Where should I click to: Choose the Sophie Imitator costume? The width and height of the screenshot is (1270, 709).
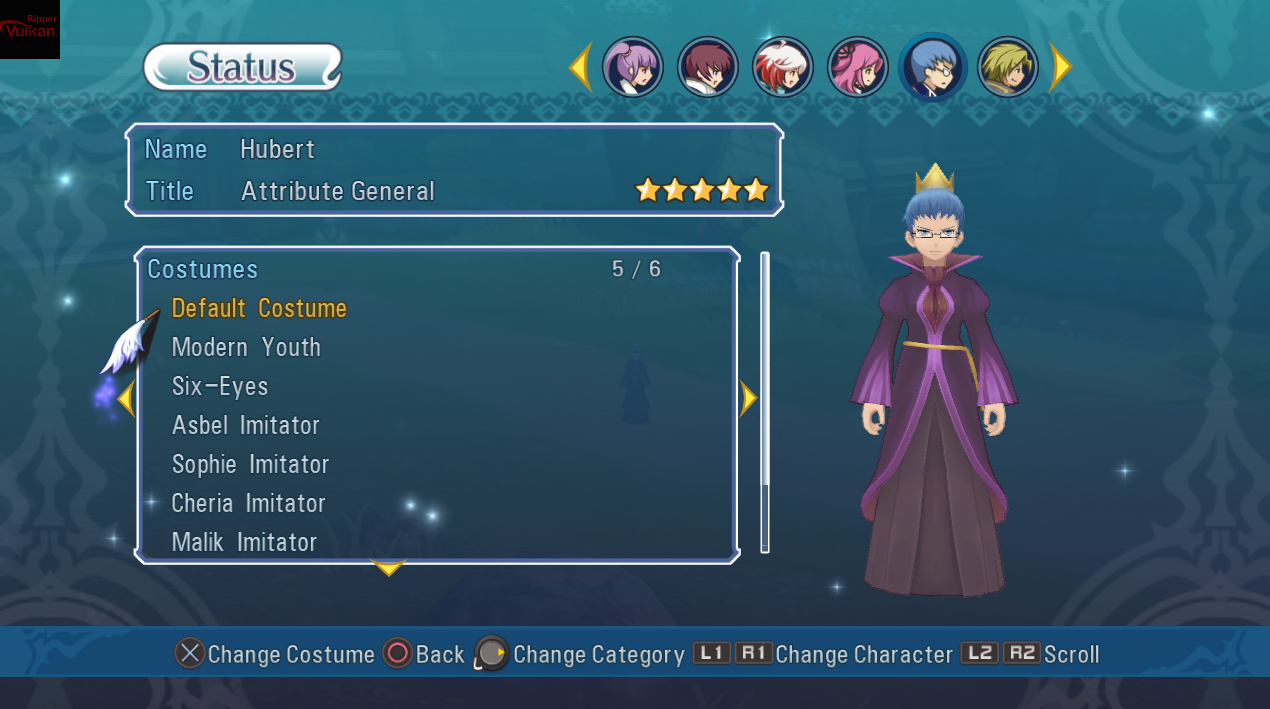point(250,464)
